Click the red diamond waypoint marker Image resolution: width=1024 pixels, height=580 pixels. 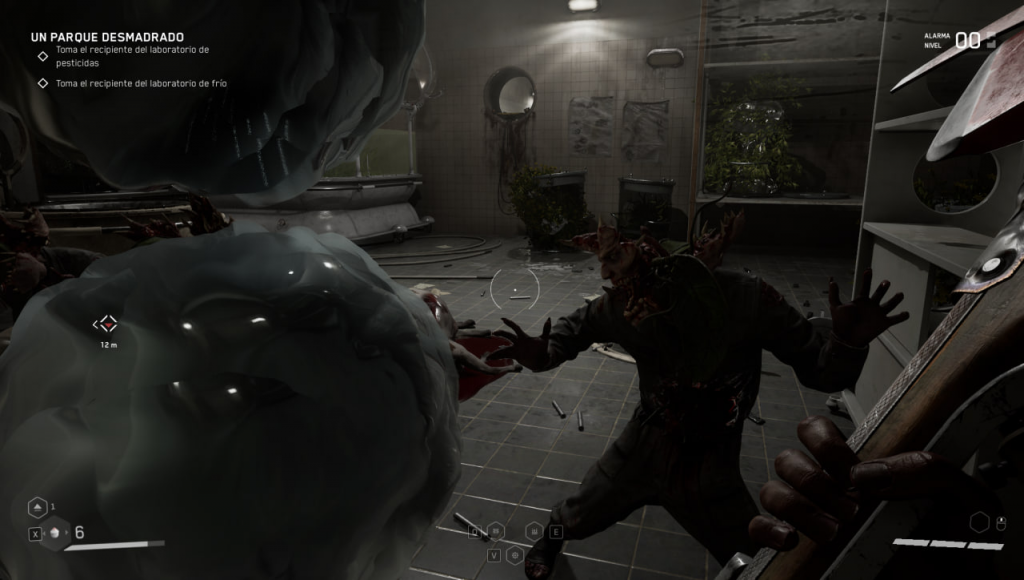point(106,324)
